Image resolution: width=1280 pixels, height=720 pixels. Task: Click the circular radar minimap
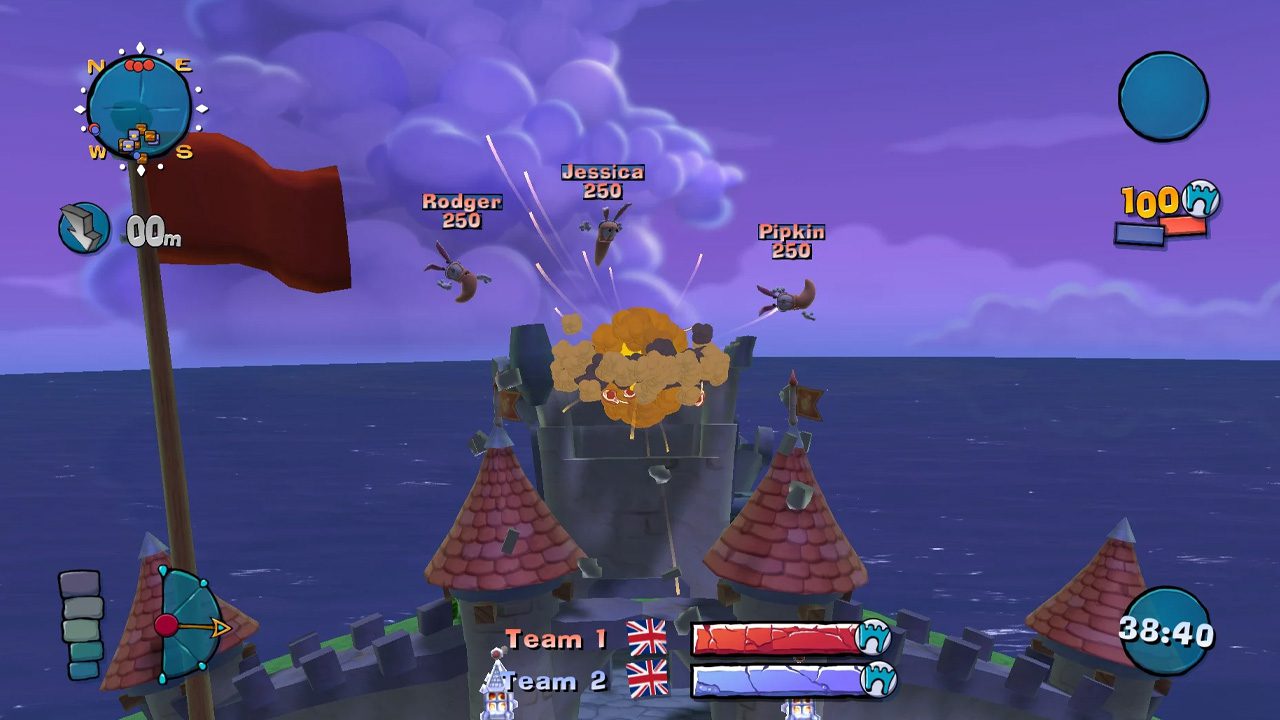tap(139, 106)
